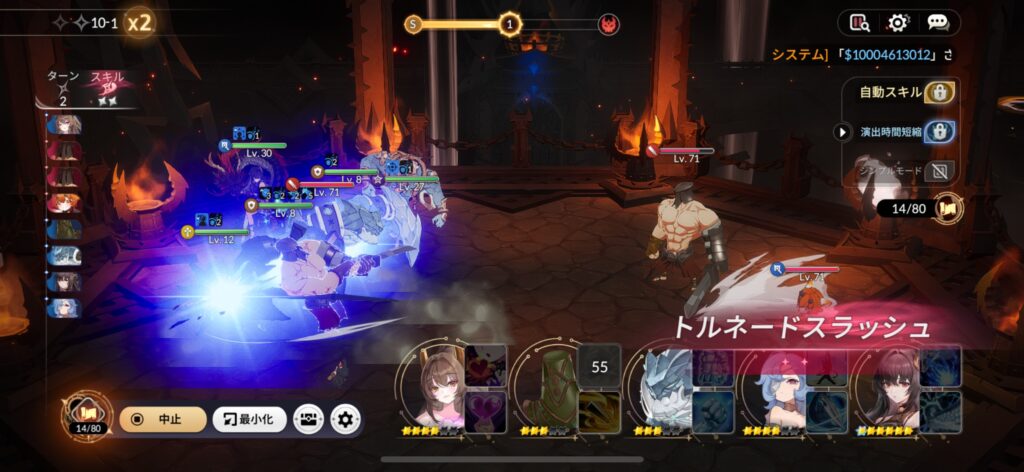Image resolution: width=1024 pixels, height=472 pixels.
Task: Open the battle log magnifier icon
Action: pos(860,22)
